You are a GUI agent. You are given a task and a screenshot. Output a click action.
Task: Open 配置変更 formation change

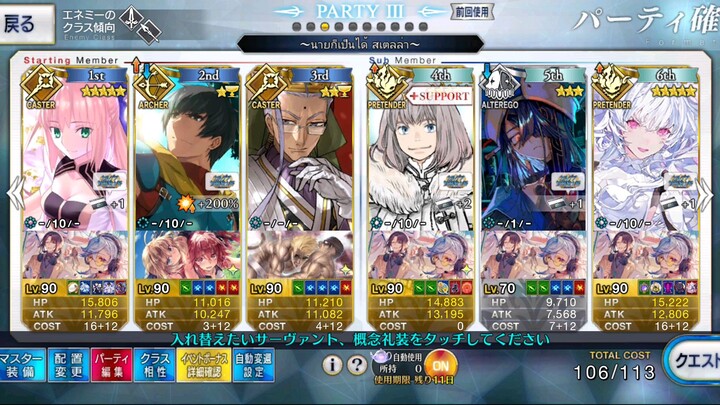pyautogui.click(x=68, y=366)
